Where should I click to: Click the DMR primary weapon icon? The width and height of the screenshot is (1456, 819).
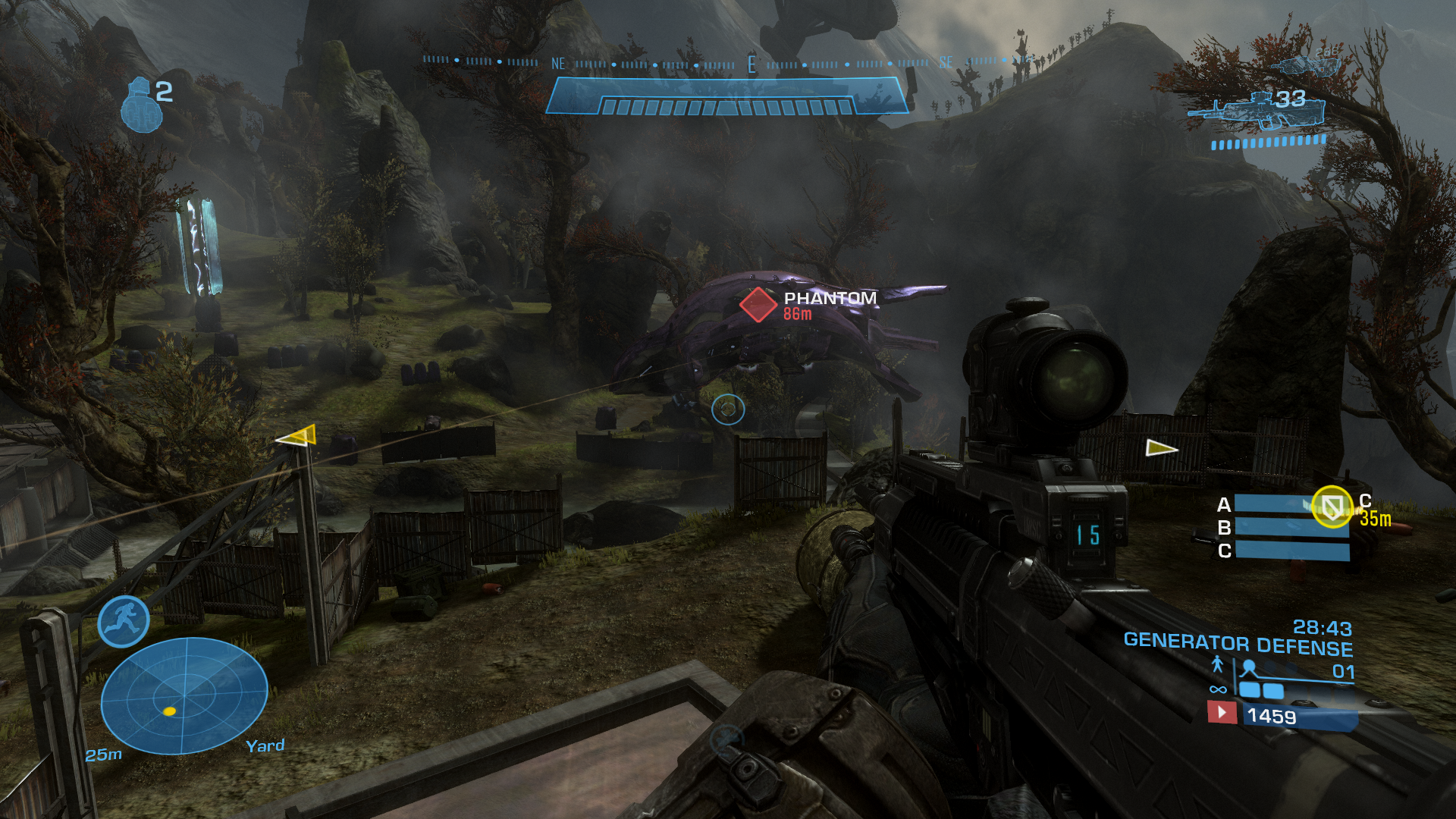[1259, 111]
